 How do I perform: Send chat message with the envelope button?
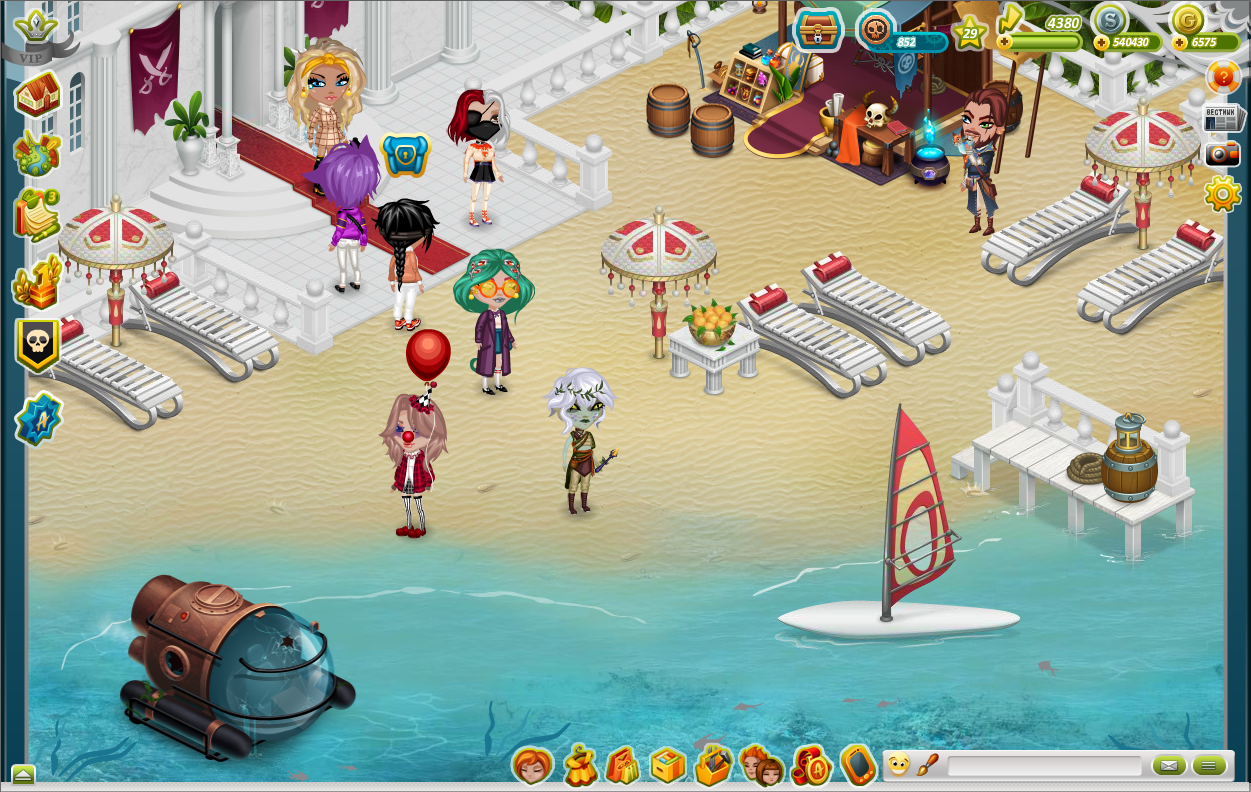pyautogui.click(x=1168, y=766)
